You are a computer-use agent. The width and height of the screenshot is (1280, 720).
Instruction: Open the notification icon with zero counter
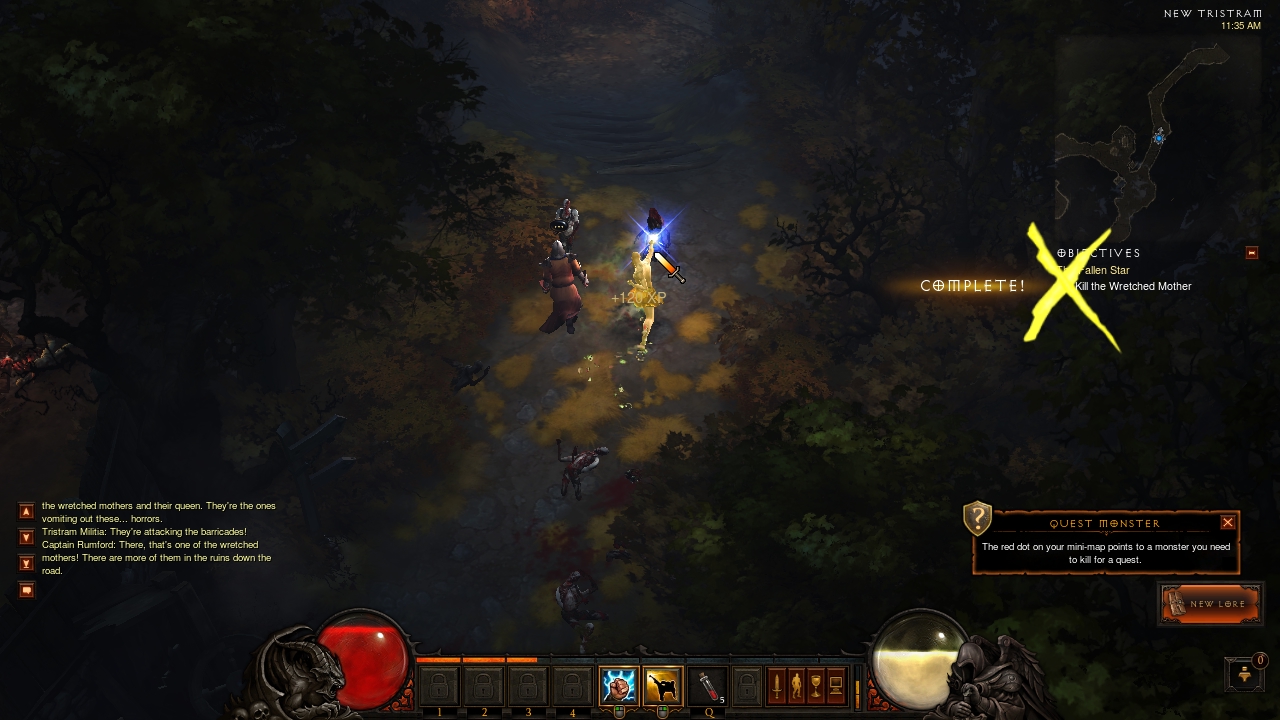pos(1245,674)
